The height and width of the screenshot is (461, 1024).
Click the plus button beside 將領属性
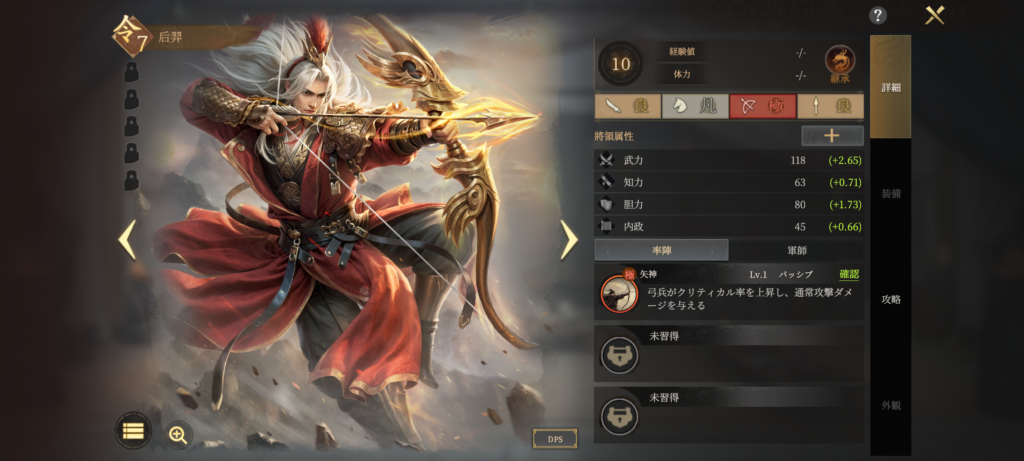tap(832, 136)
